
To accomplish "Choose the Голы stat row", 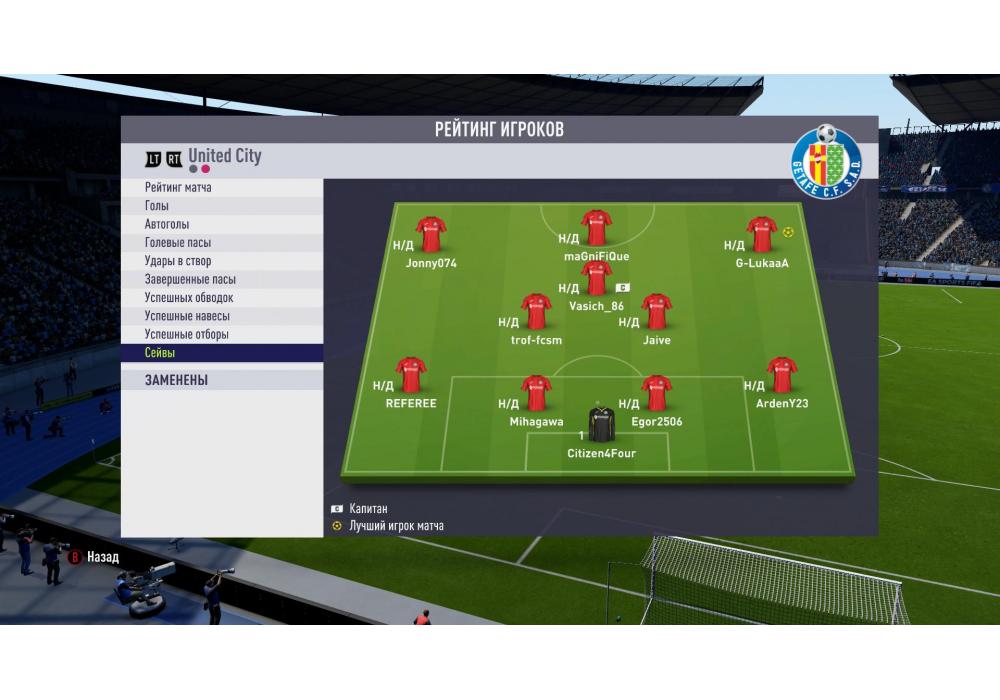I will (x=222, y=206).
